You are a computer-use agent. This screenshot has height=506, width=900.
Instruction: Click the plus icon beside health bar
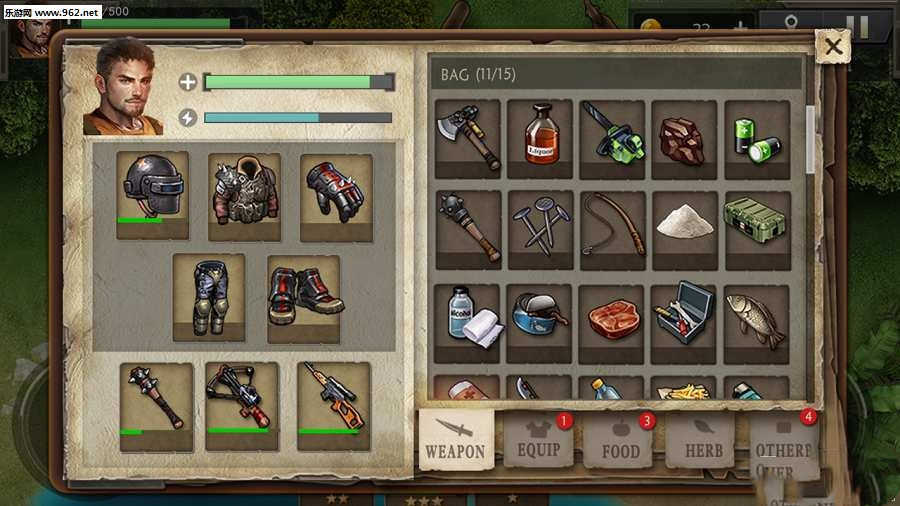pos(188,82)
